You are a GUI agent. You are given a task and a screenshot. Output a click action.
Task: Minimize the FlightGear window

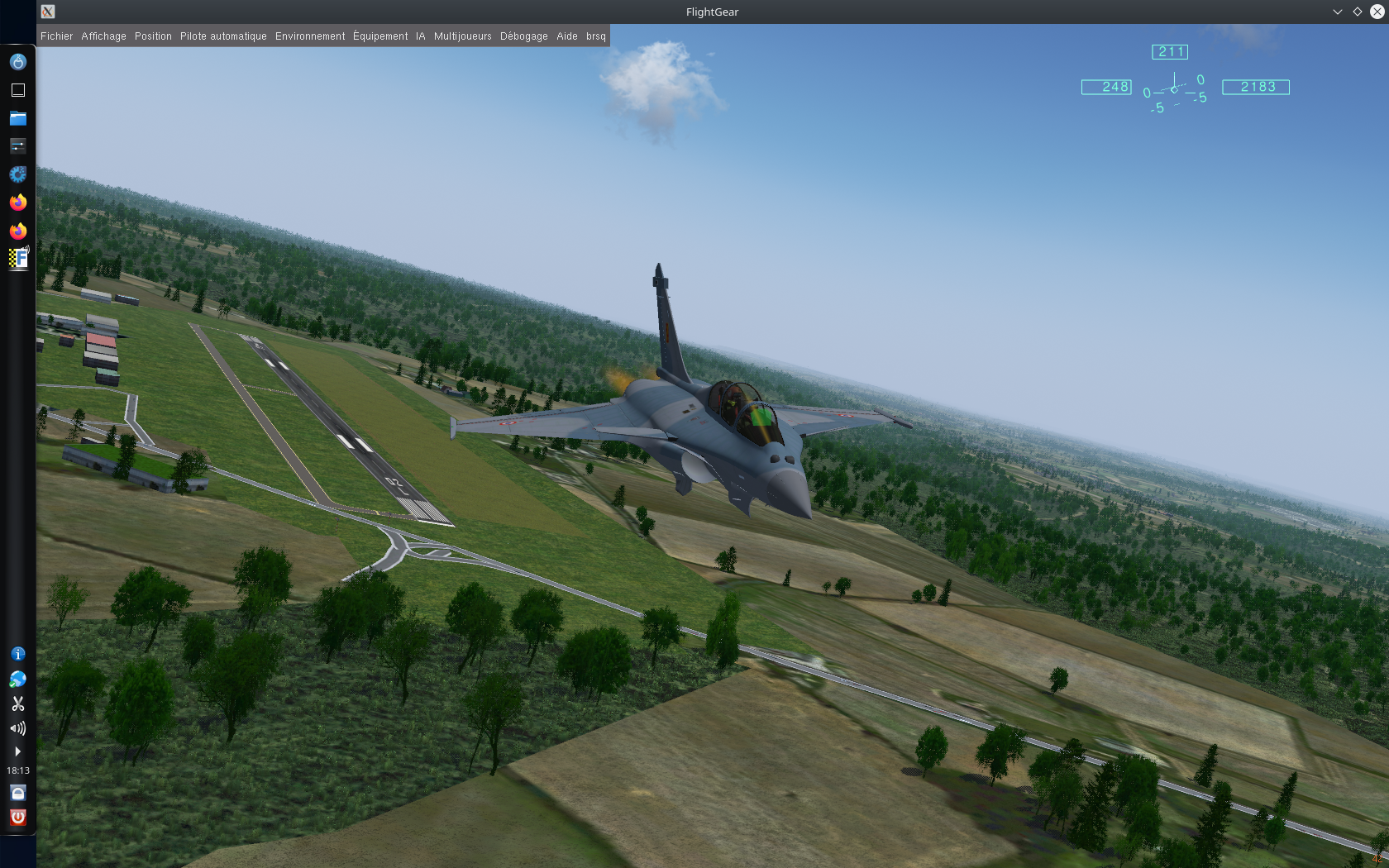pyautogui.click(x=1337, y=12)
